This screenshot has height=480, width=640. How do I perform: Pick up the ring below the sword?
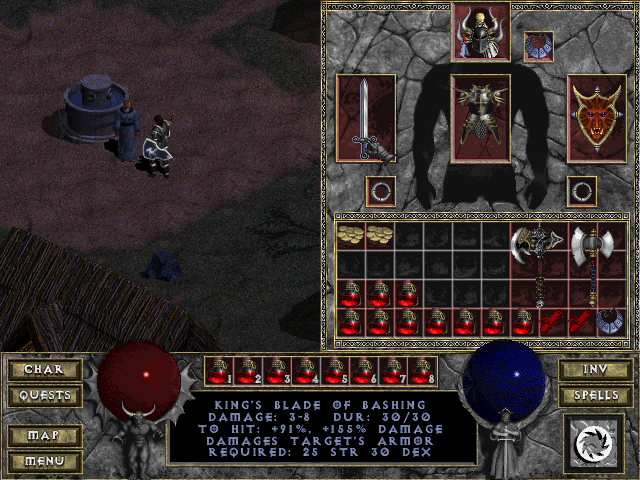pos(379,191)
